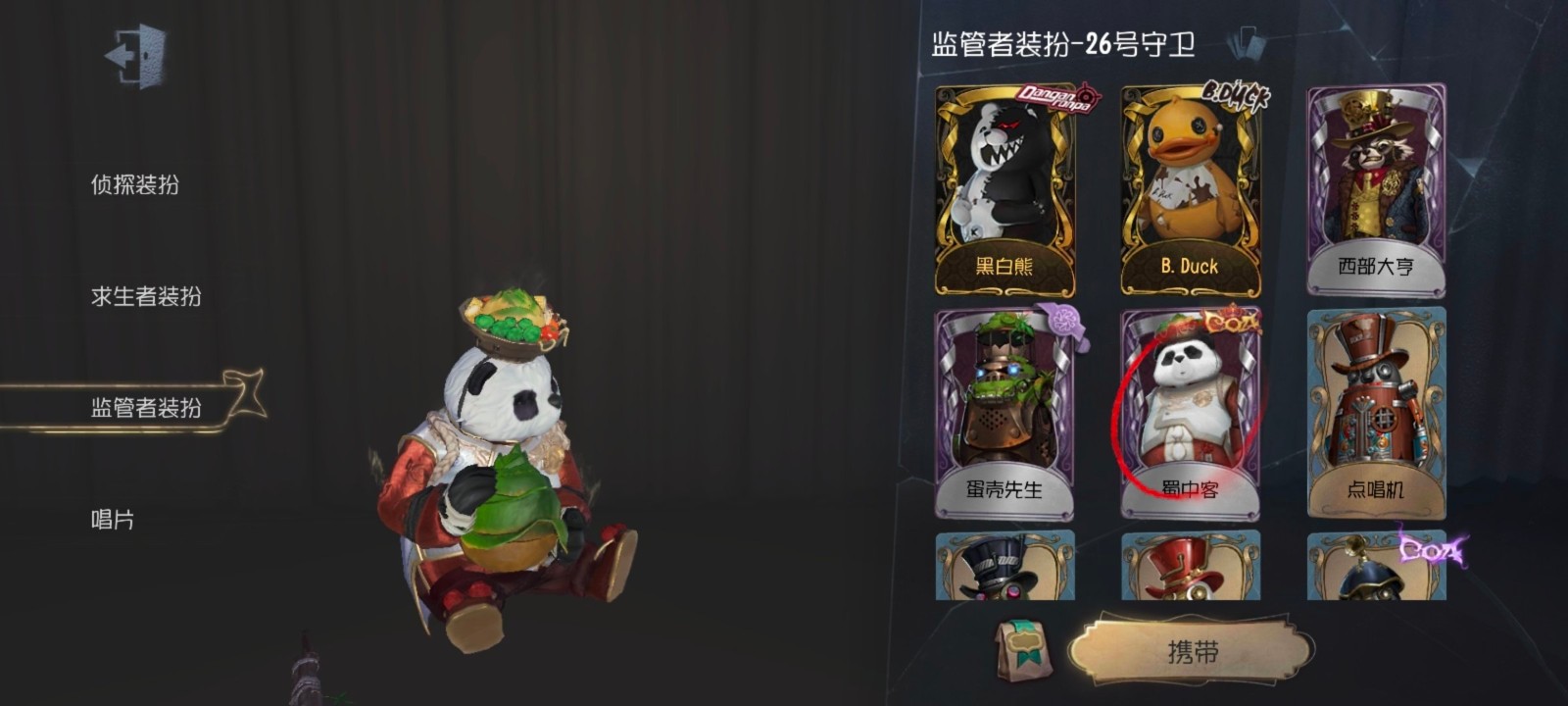Select the 黑白熊 costume card
The image size is (1568, 706).
1004,186
